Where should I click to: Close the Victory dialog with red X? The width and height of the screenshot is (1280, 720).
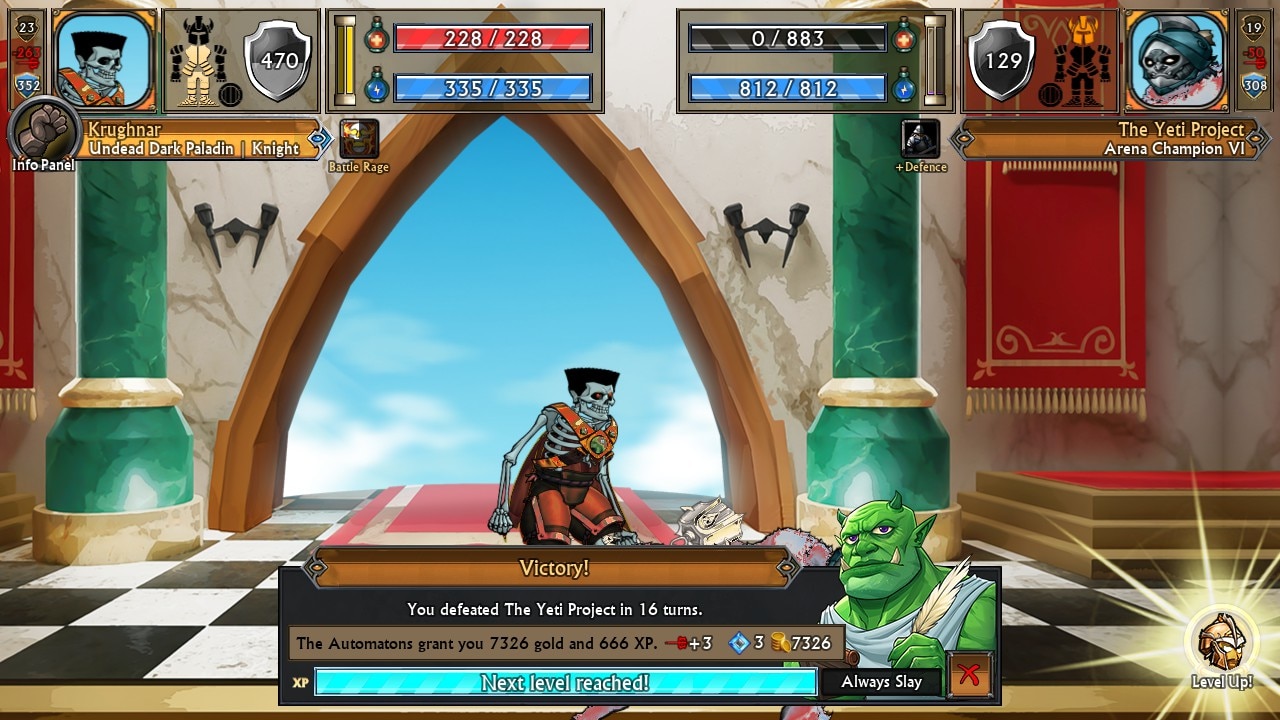click(x=968, y=675)
